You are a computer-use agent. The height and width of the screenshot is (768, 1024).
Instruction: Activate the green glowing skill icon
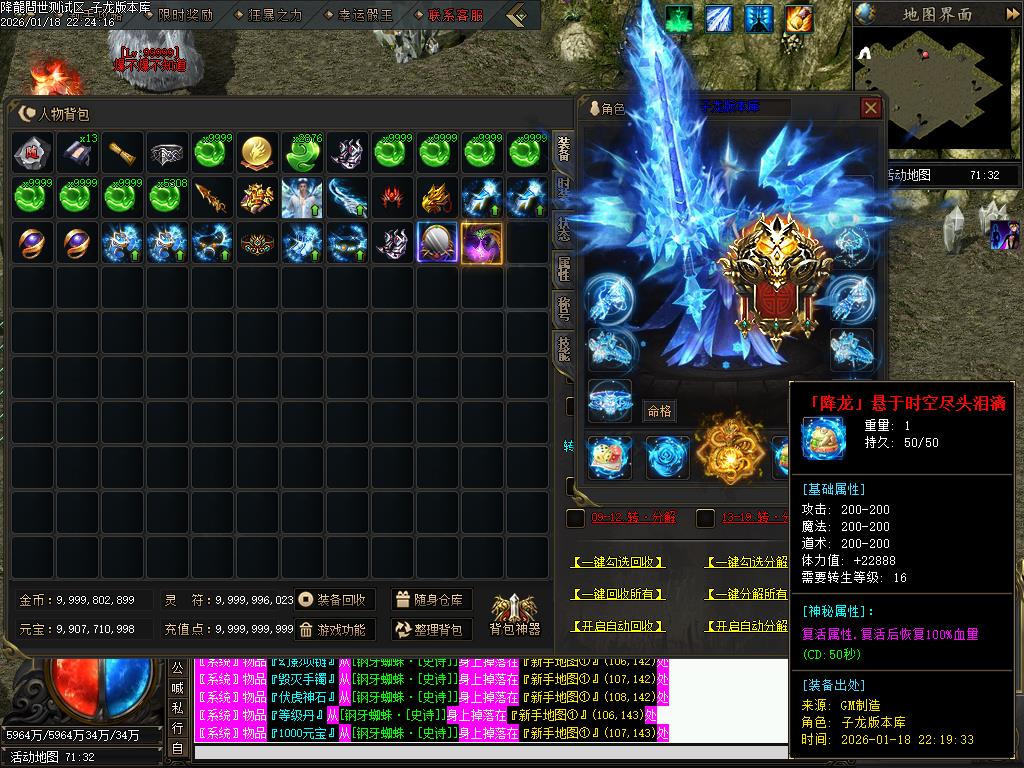click(x=680, y=19)
